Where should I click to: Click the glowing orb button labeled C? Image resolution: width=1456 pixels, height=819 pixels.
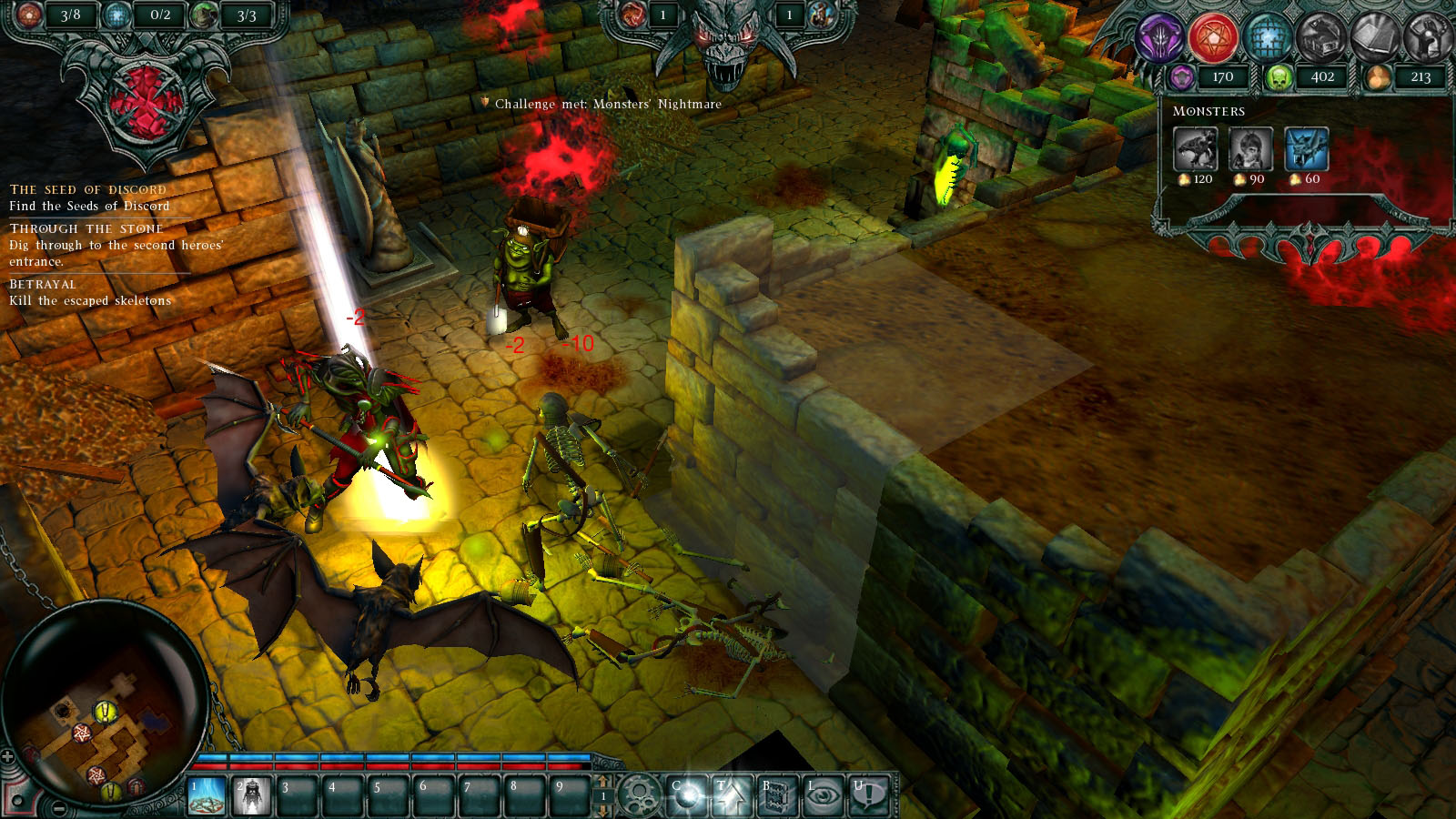tap(687, 795)
